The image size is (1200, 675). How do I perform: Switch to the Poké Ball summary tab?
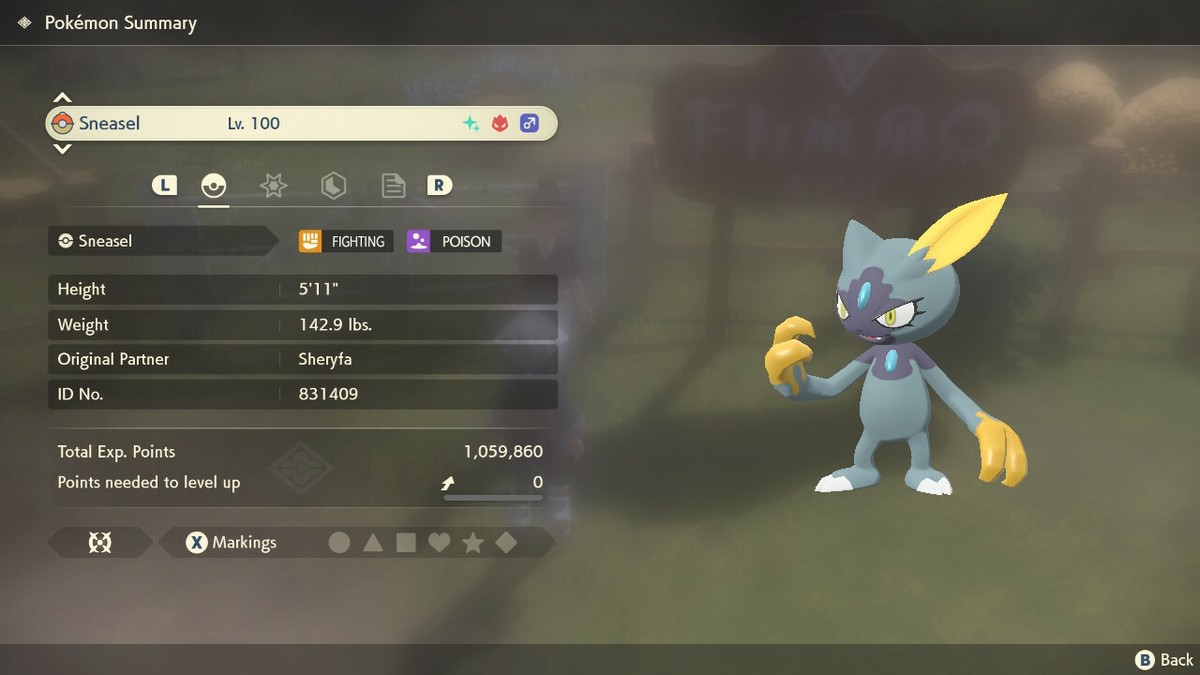click(214, 185)
